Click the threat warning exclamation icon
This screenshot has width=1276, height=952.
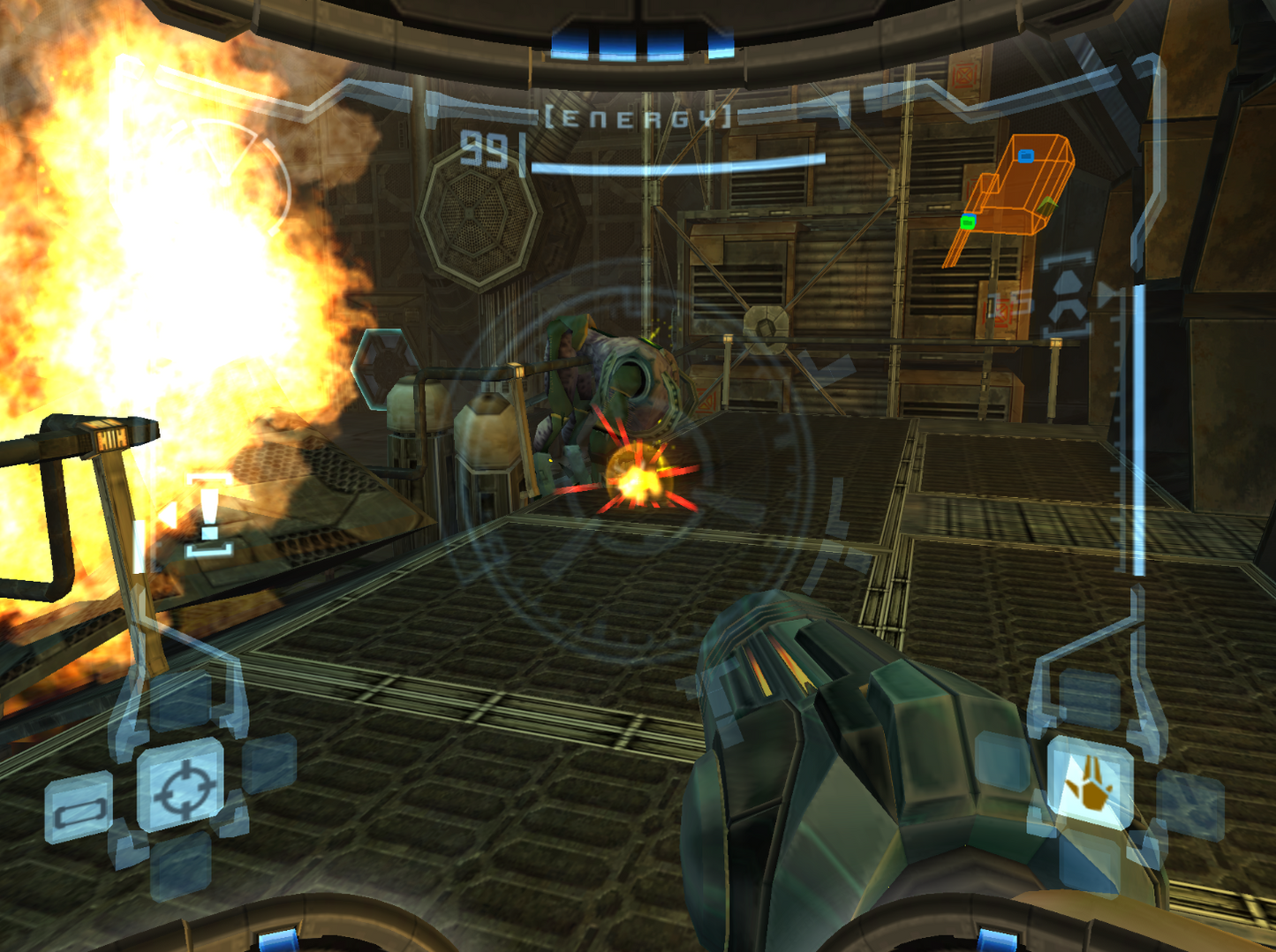(208, 517)
